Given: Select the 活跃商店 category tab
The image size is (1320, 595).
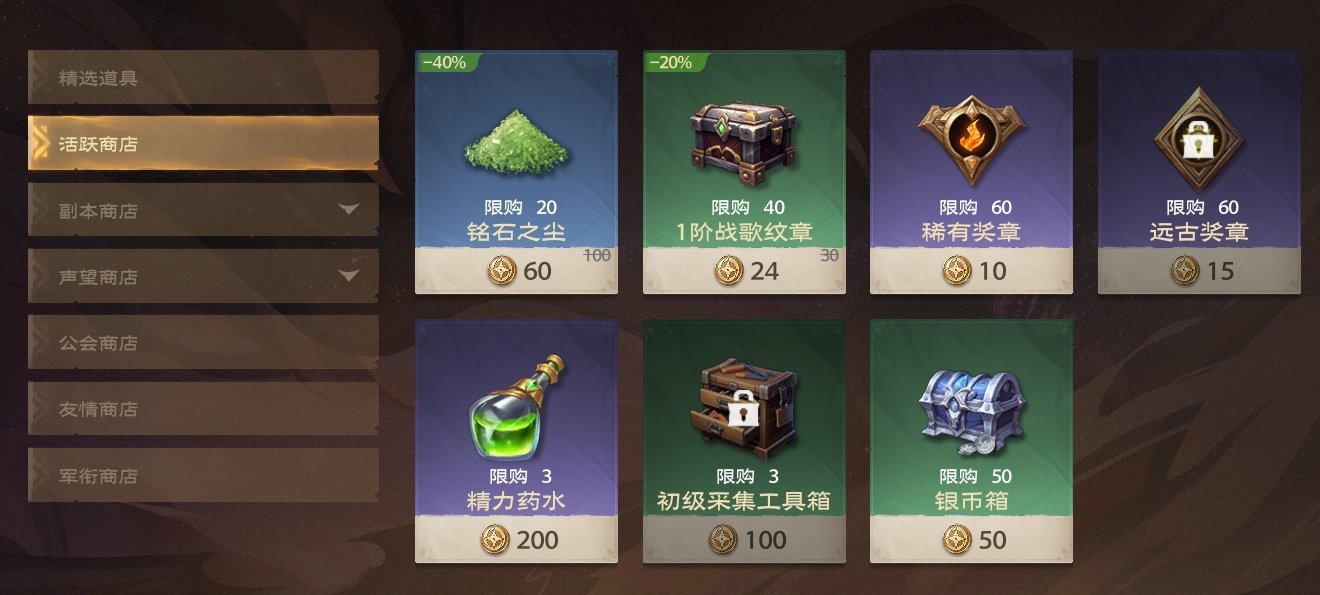Looking at the screenshot, I should coord(203,144).
